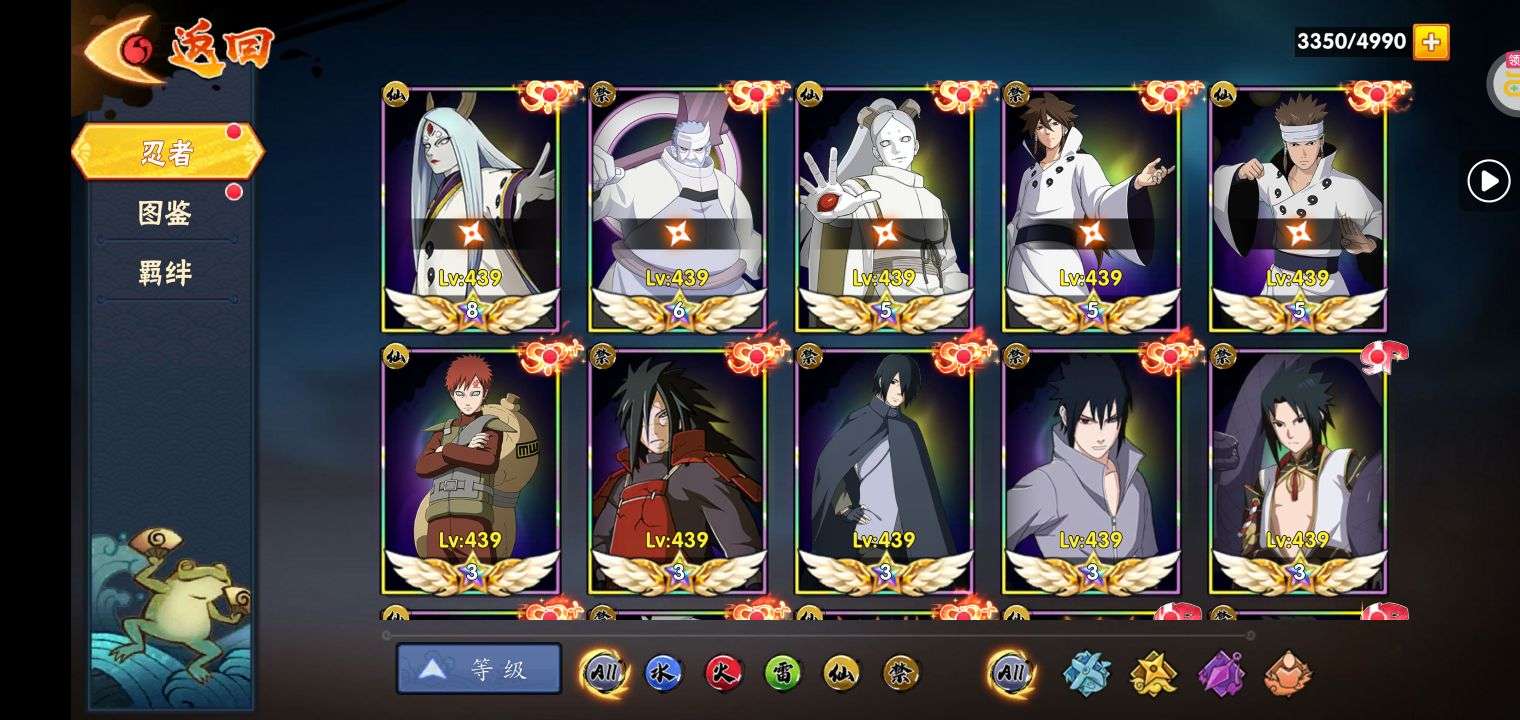Viewport: 1520px width, 720px height.
Task: Filter ninjas by the blue 水 element
Action: [x=663, y=673]
